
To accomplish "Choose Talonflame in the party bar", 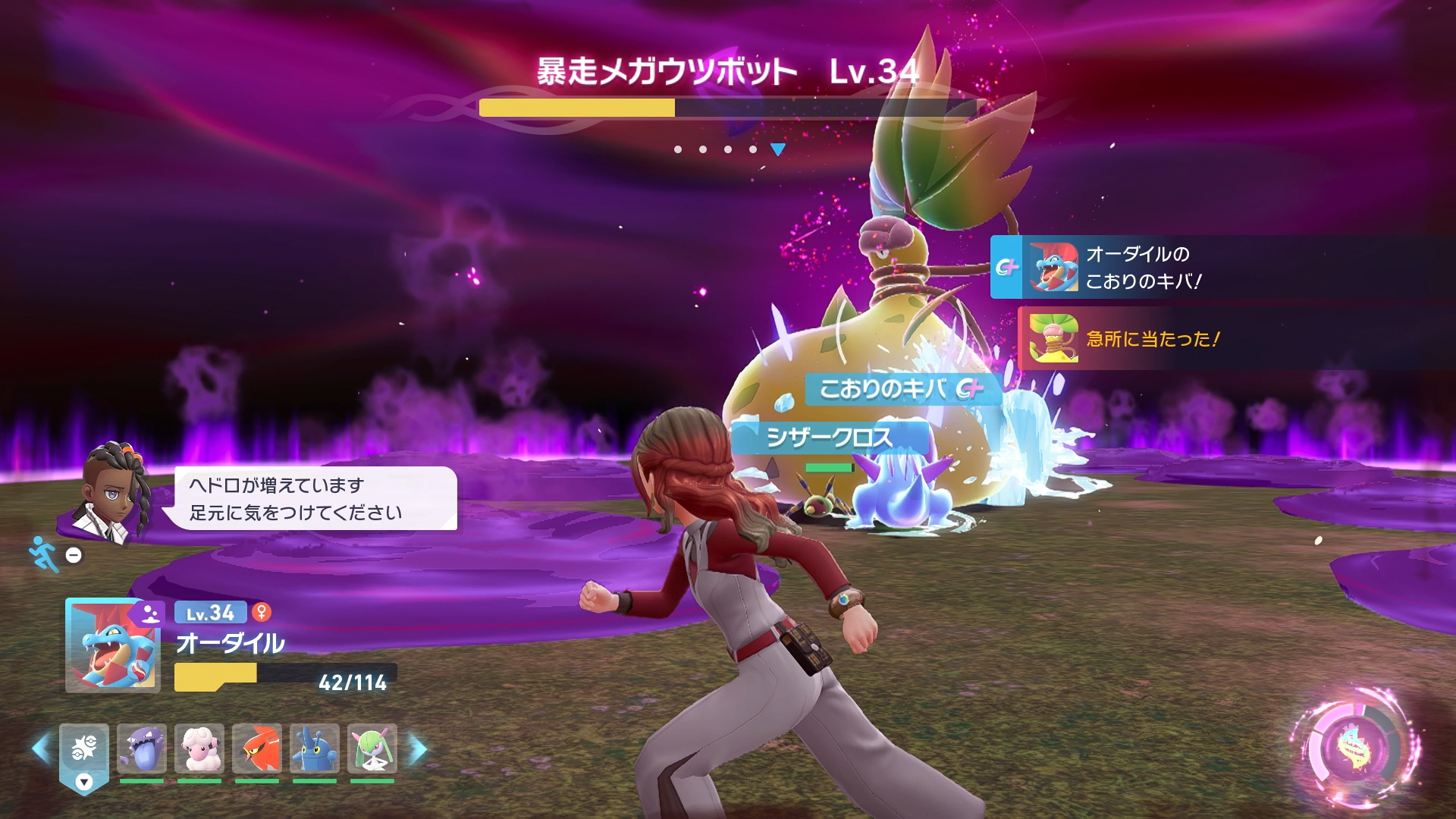I will (257, 748).
